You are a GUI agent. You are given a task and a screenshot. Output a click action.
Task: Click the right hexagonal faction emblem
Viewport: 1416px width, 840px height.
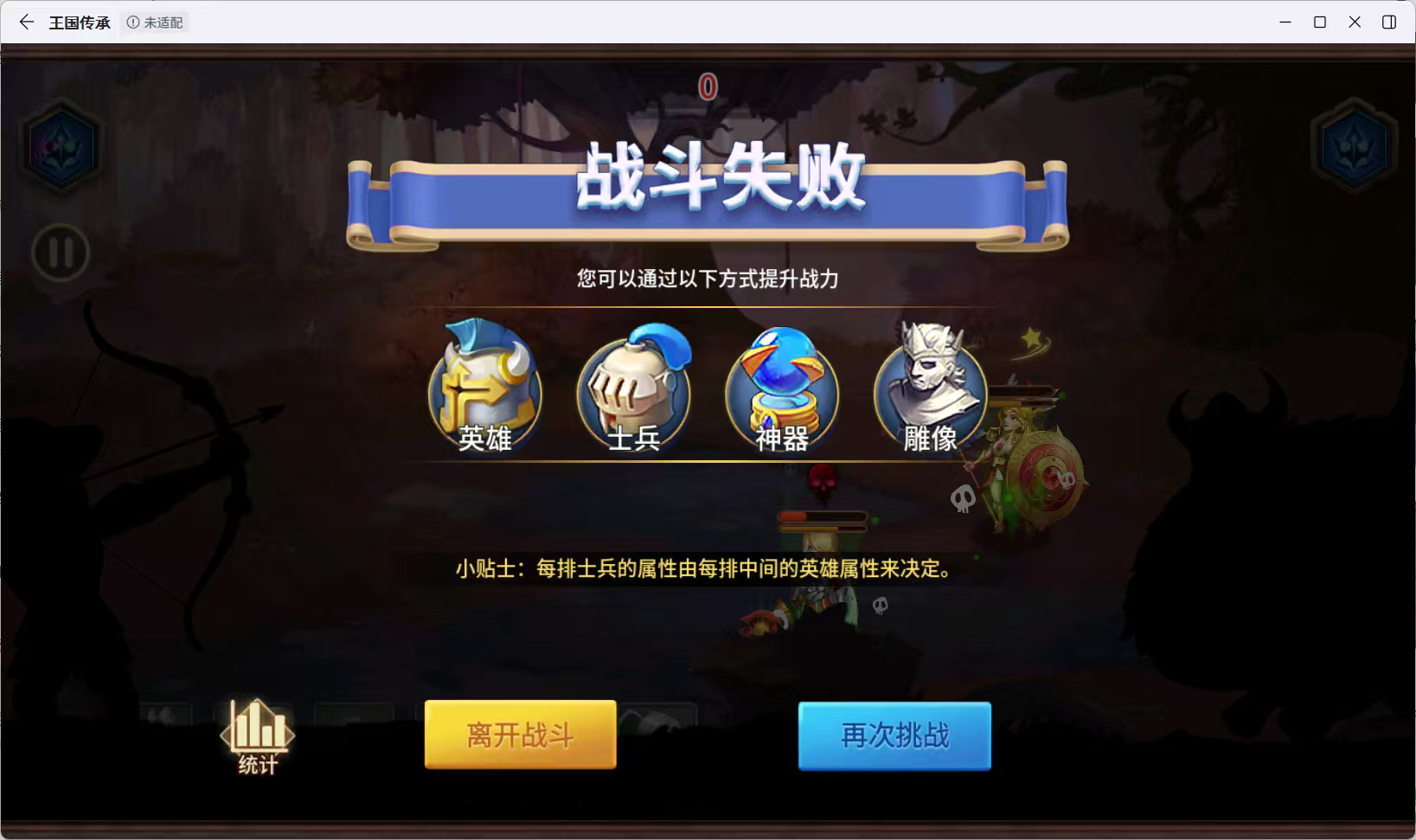tap(1355, 145)
